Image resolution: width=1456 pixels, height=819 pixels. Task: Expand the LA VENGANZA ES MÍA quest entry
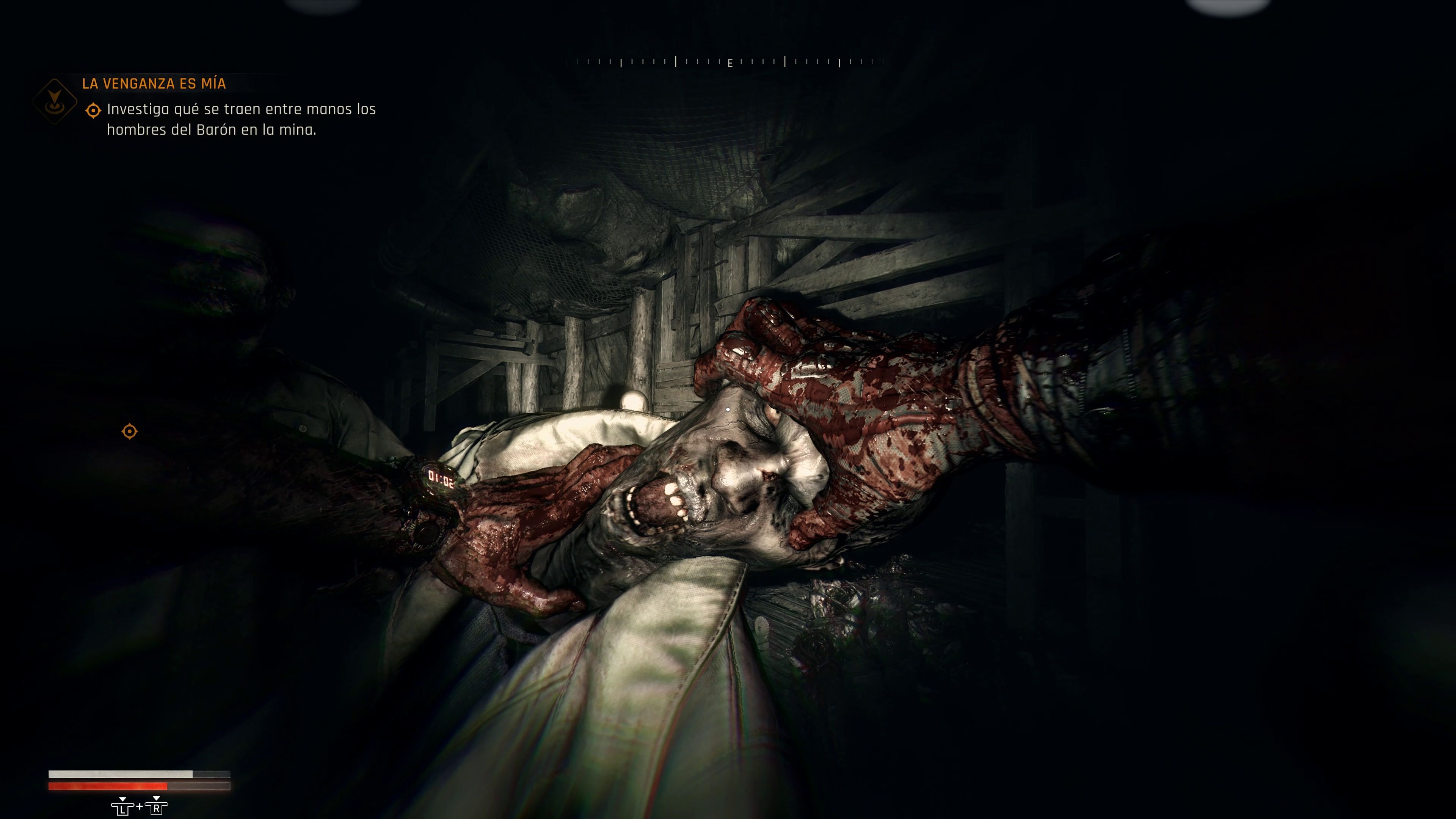[x=154, y=84]
